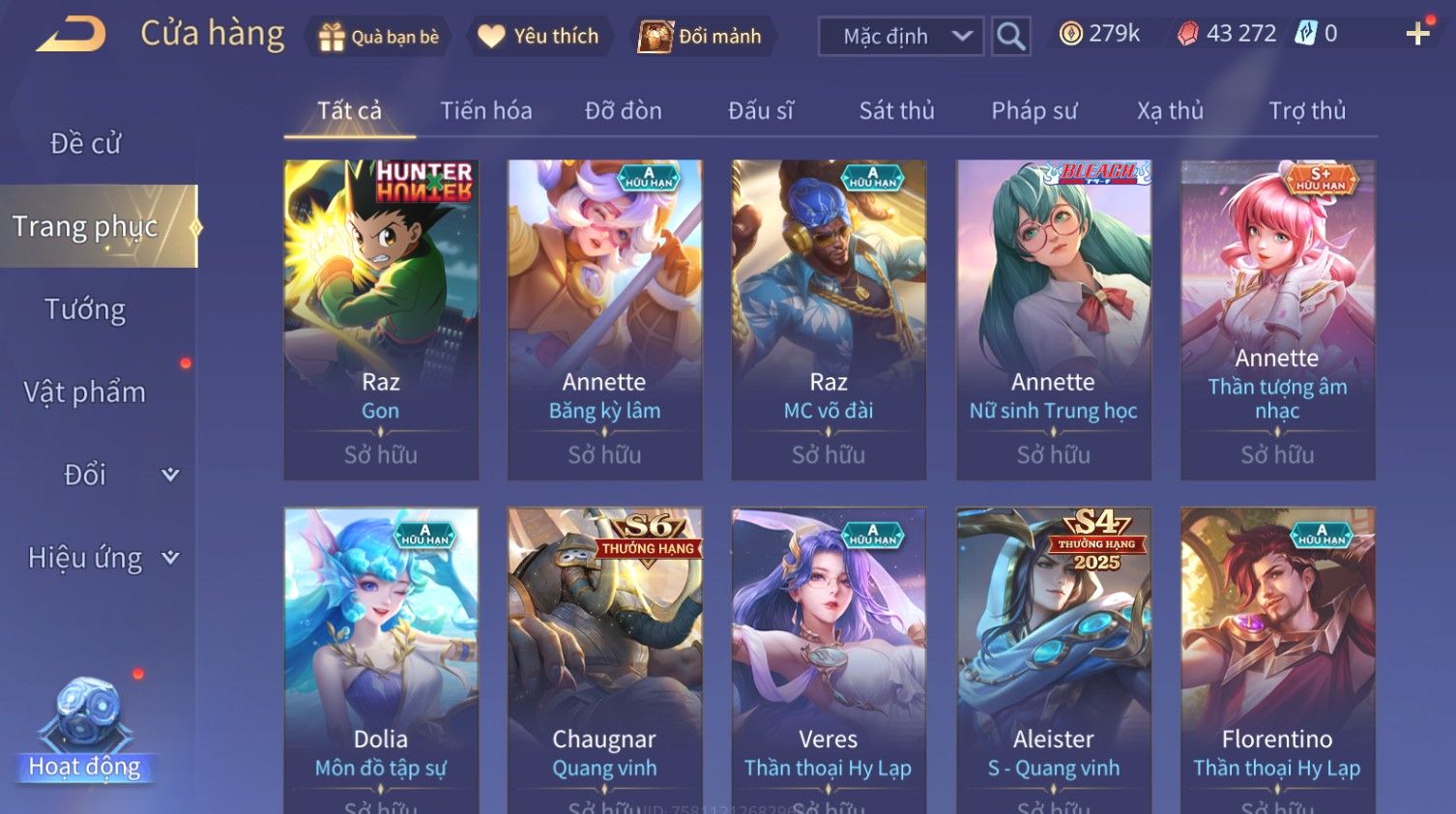Open the Yêu thích favorites list
Image resolution: width=1456 pixels, height=814 pixels.
pyautogui.click(x=539, y=37)
